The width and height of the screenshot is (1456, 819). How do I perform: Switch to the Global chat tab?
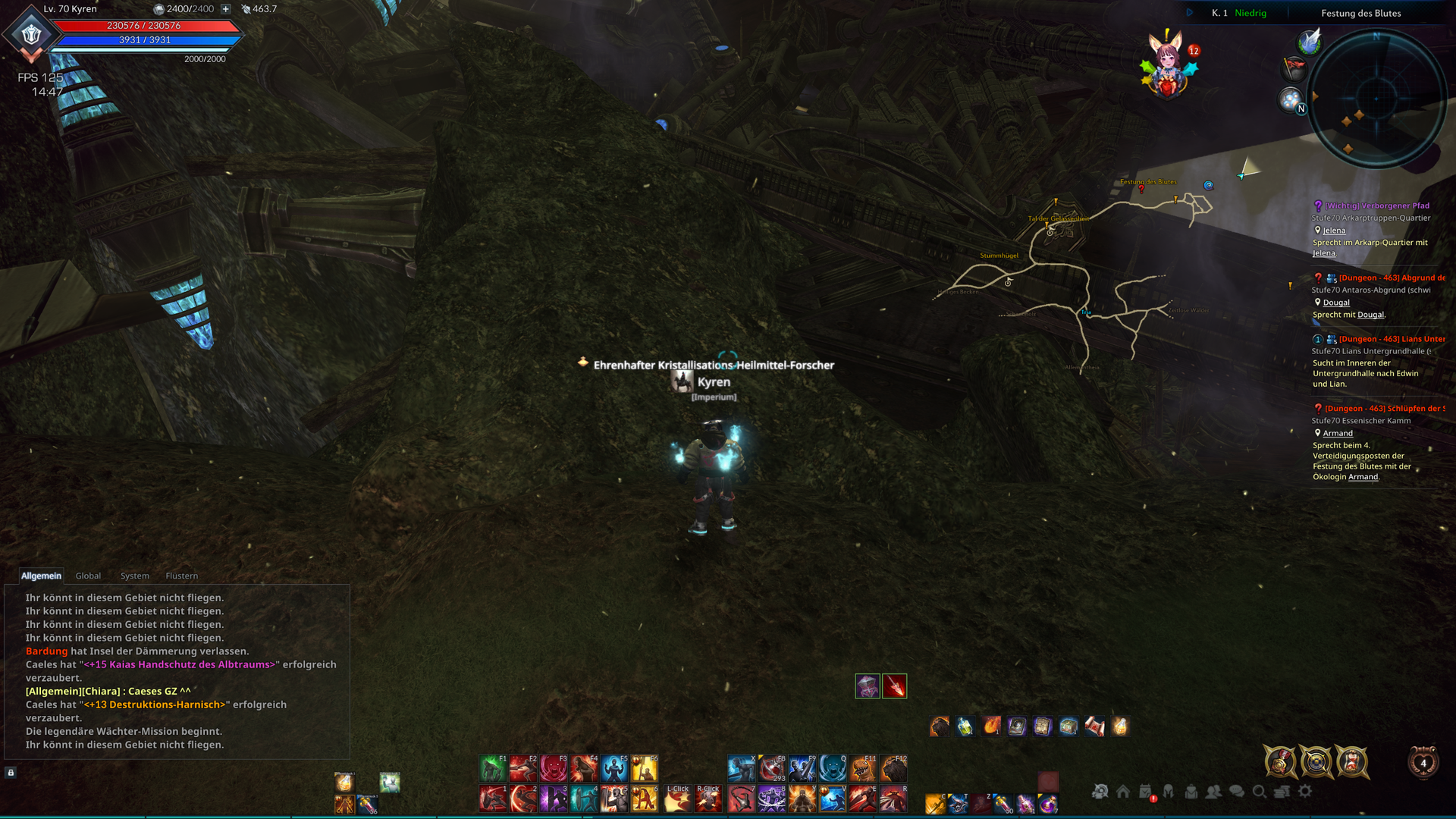88,576
